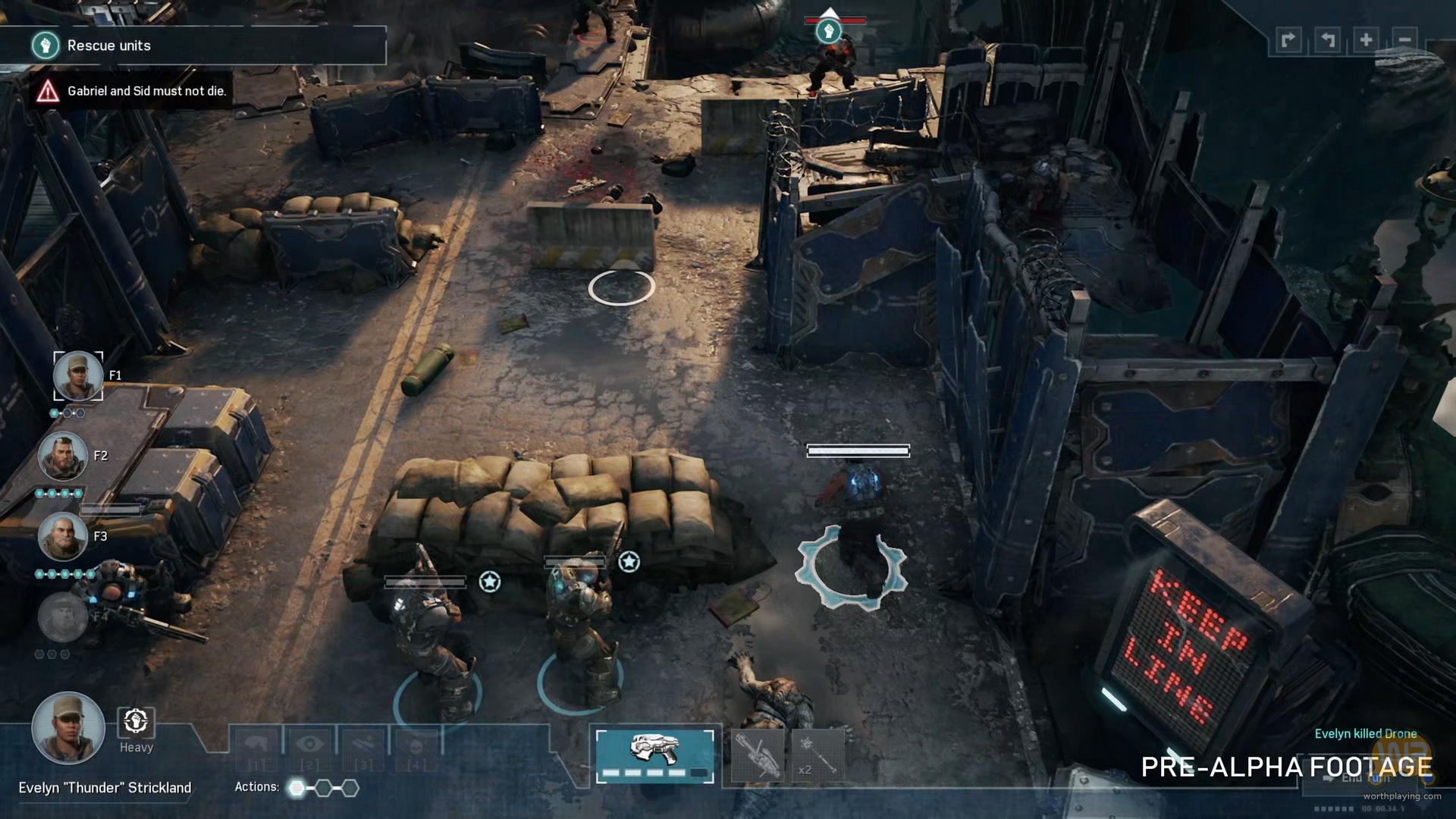
Task: Rotate the camera right with the turn arrow
Action: pos(1289,39)
